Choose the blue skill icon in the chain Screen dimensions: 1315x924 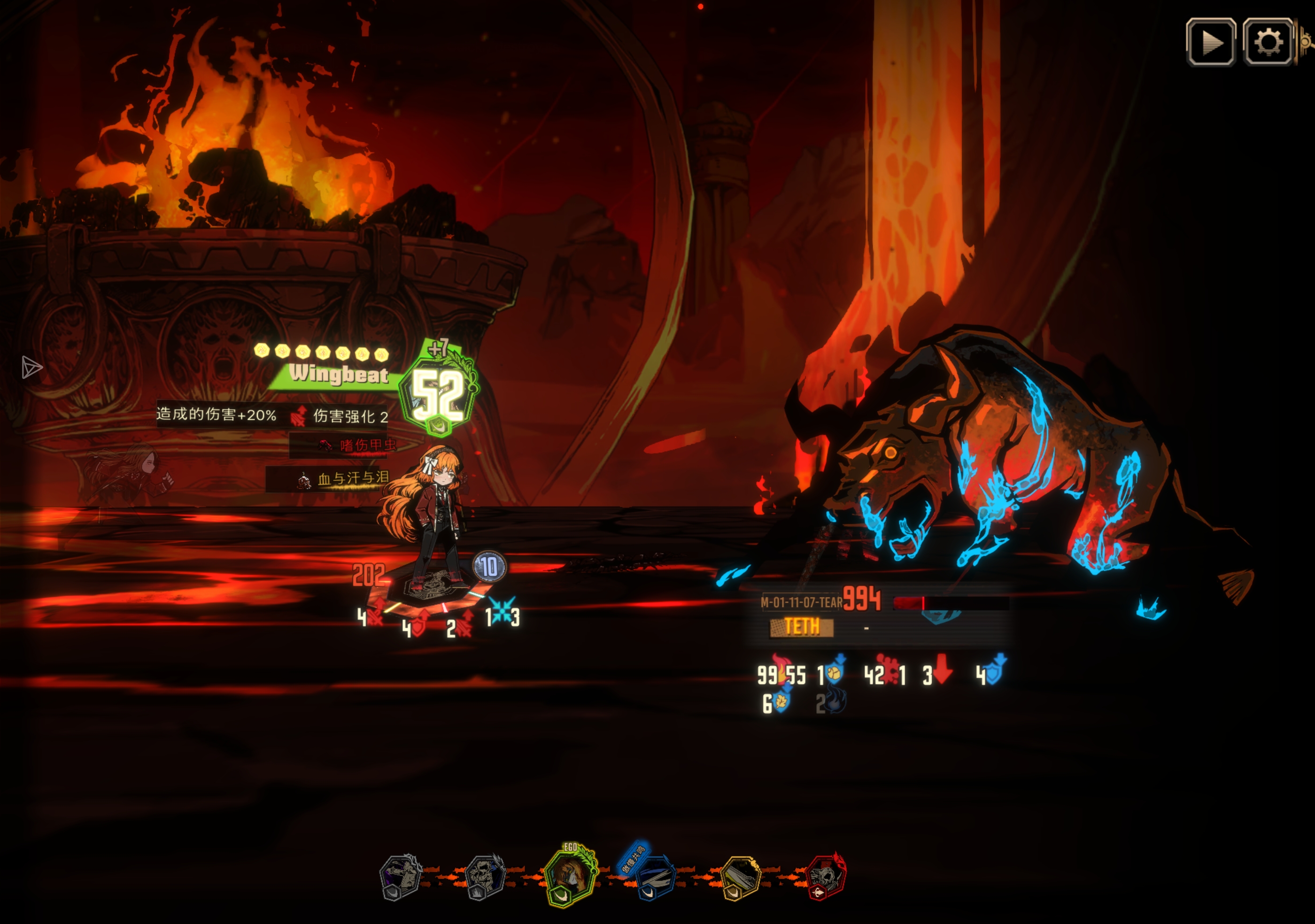655,876
